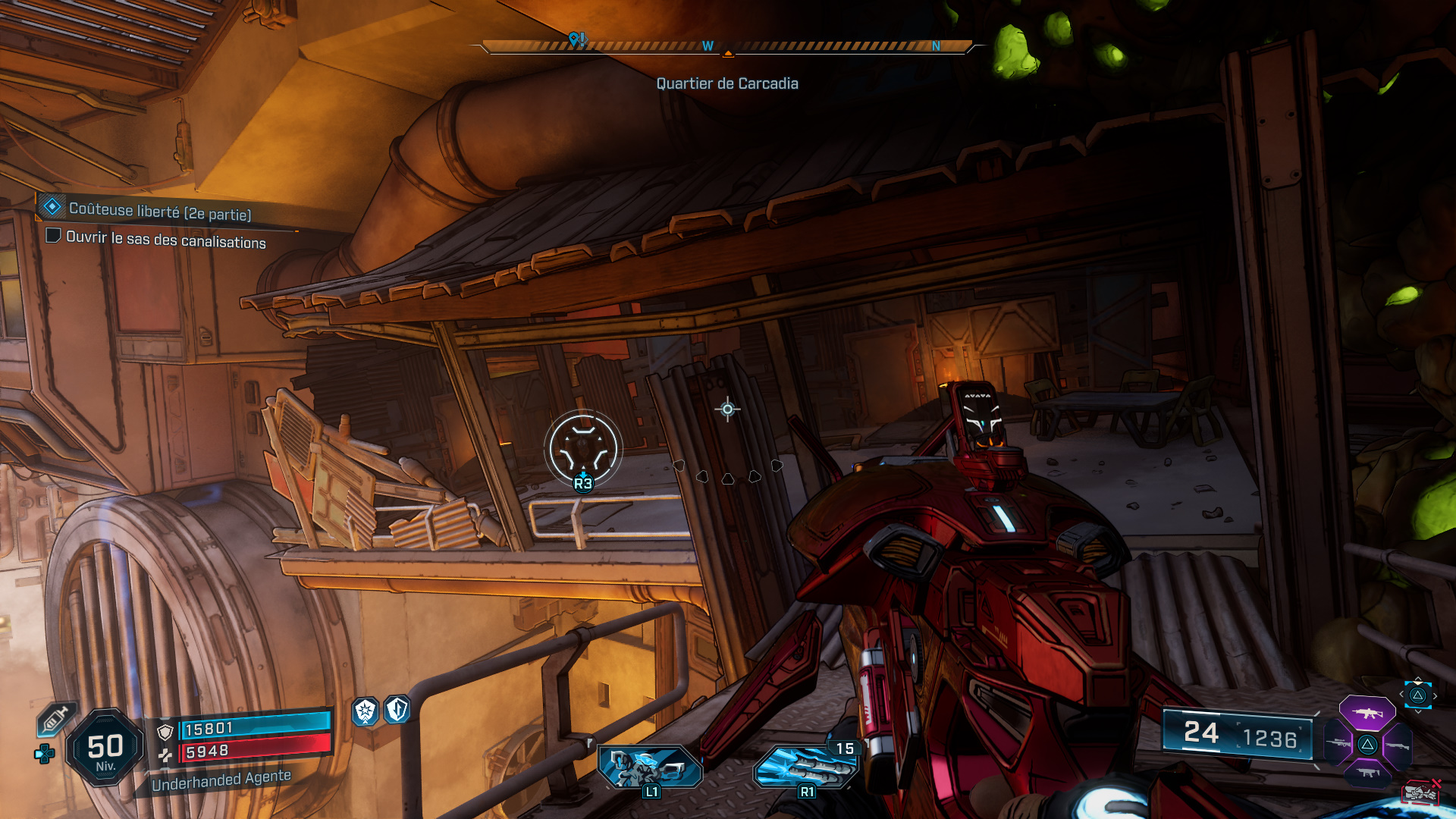Viewport: 1456px width, 819px height.
Task: Click the syringe injector icon bottom-left
Action: (55, 719)
